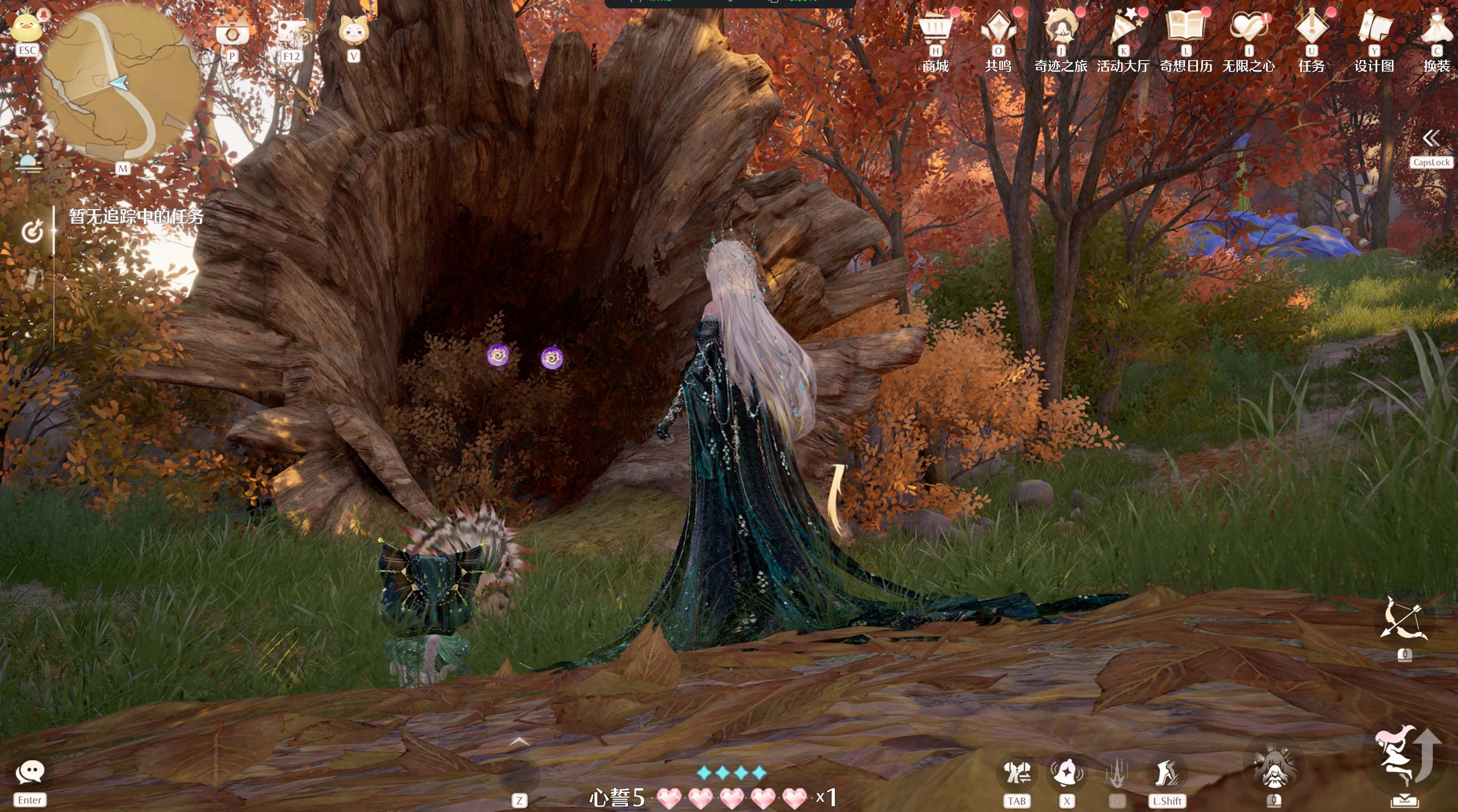Open the 设计图 sketches menu
The height and width of the screenshot is (812, 1458).
1374,28
